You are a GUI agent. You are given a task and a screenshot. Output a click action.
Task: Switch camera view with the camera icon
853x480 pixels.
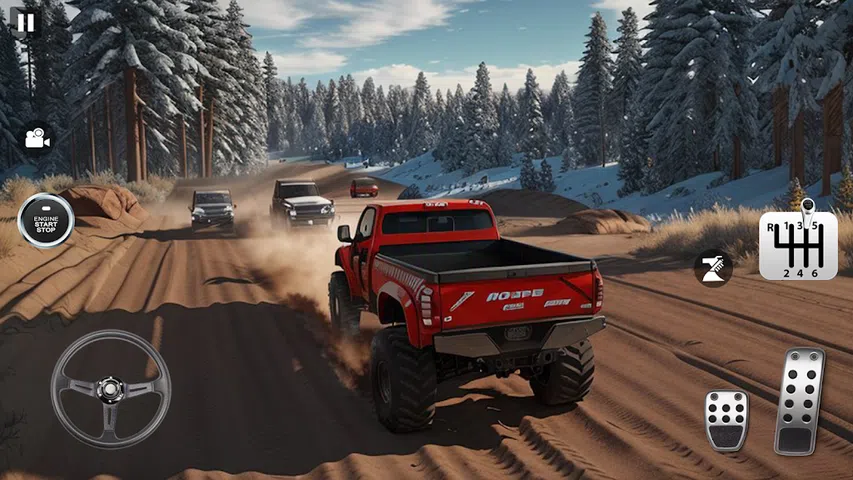(38, 139)
